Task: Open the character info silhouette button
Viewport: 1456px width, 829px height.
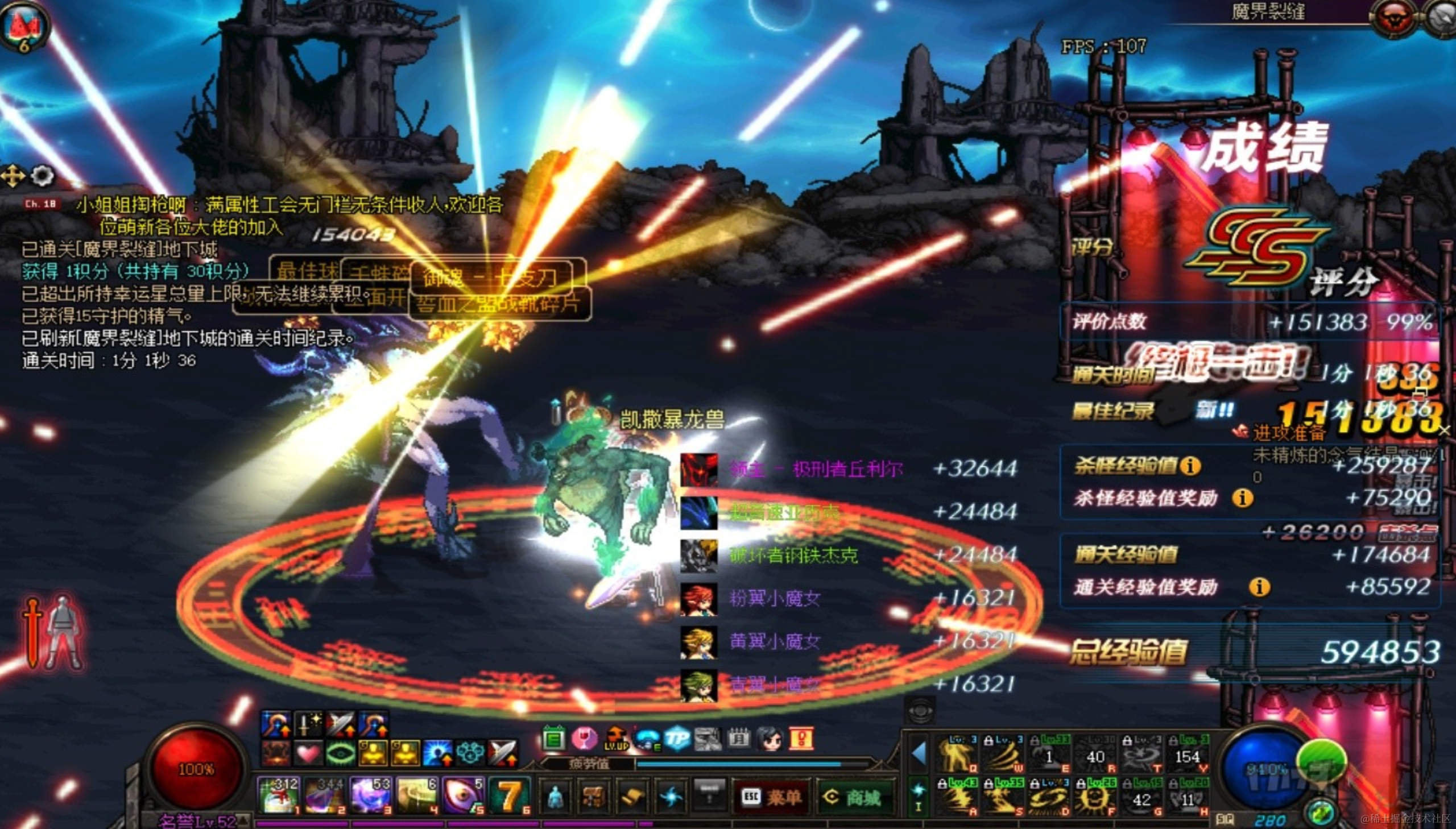Action: pyautogui.click(x=555, y=797)
